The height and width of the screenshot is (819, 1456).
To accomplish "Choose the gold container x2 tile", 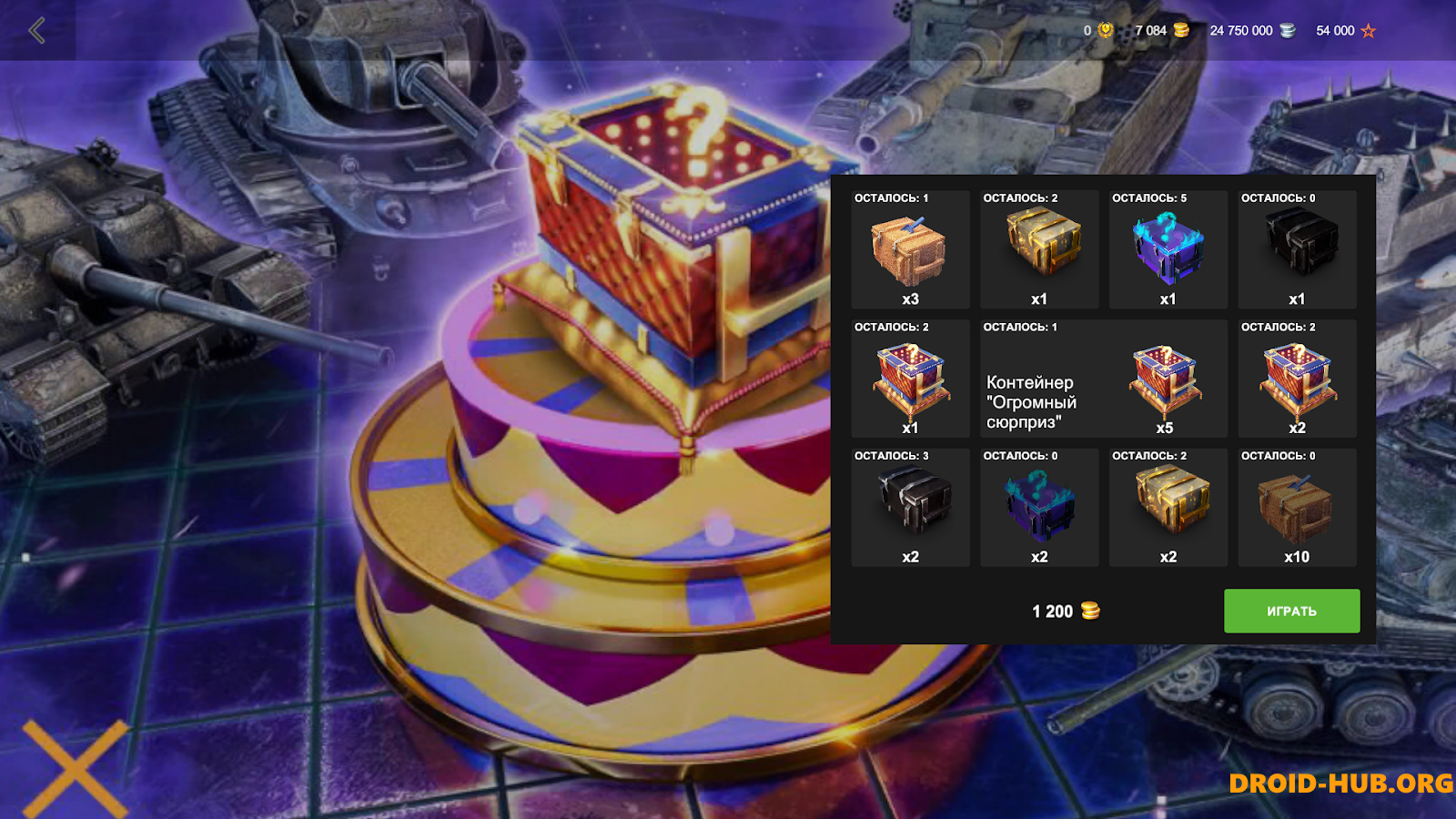I will coord(1168,508).
